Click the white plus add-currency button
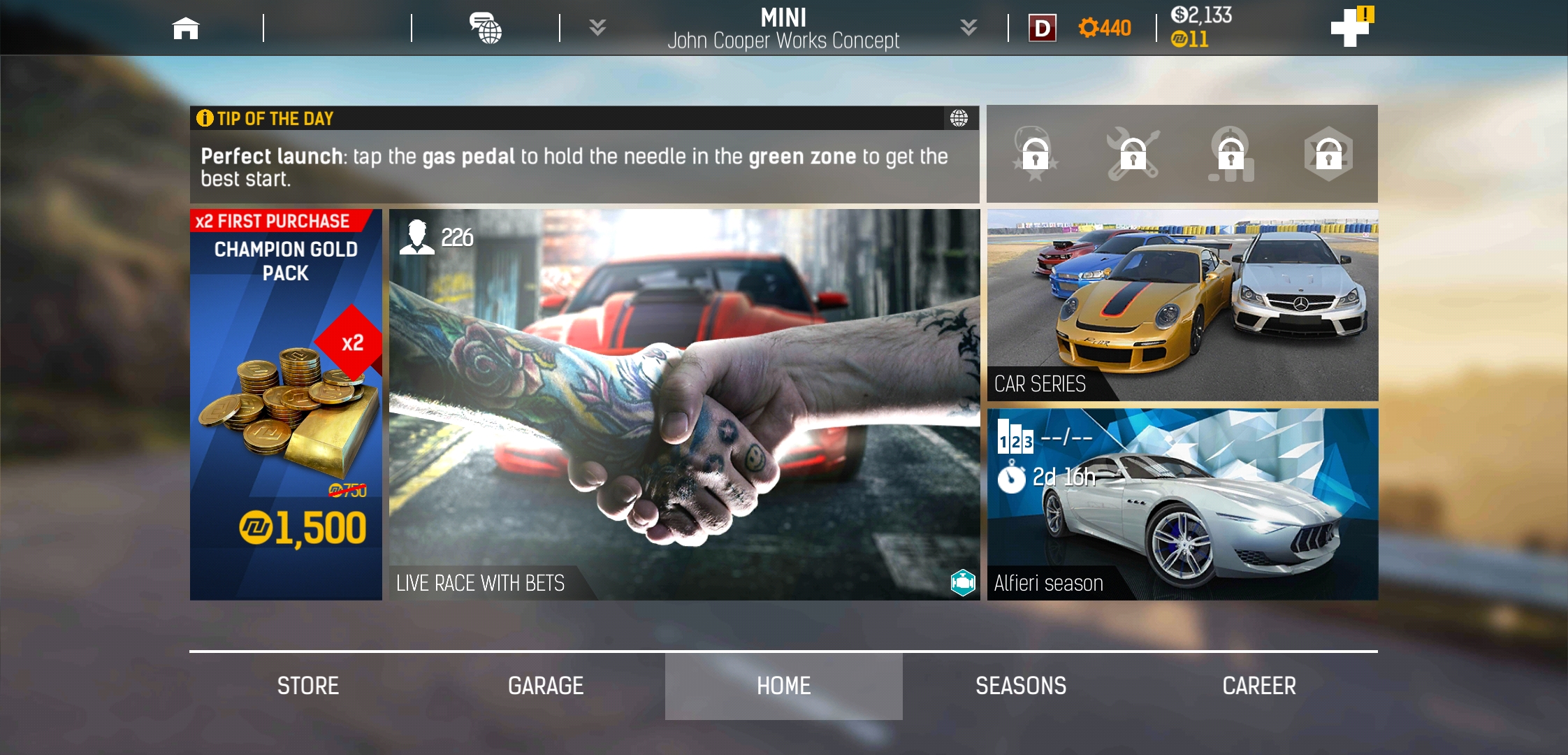 coord(1350,28)
